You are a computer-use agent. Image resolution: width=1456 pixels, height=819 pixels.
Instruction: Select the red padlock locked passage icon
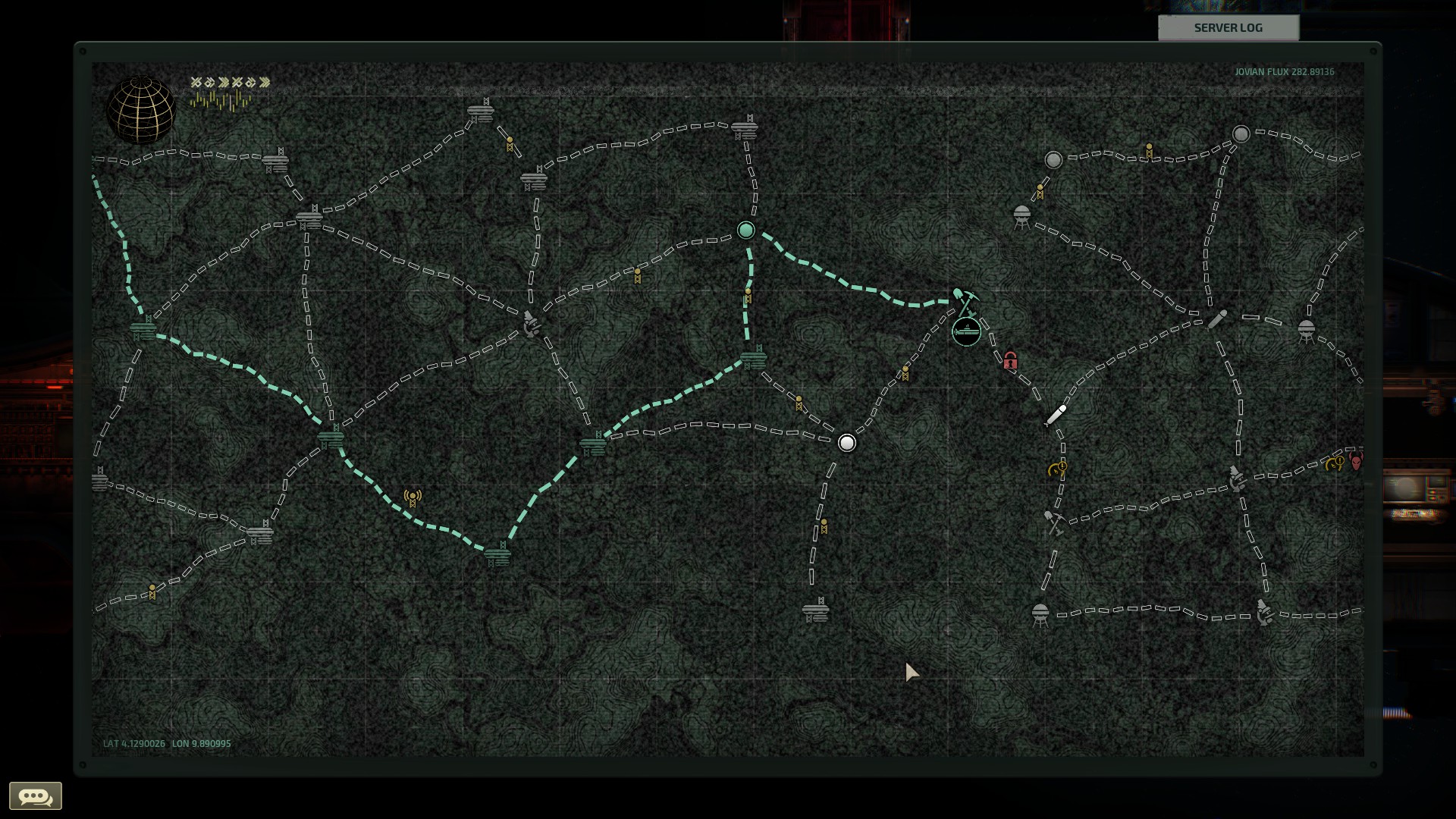(x=1009, y=362)
